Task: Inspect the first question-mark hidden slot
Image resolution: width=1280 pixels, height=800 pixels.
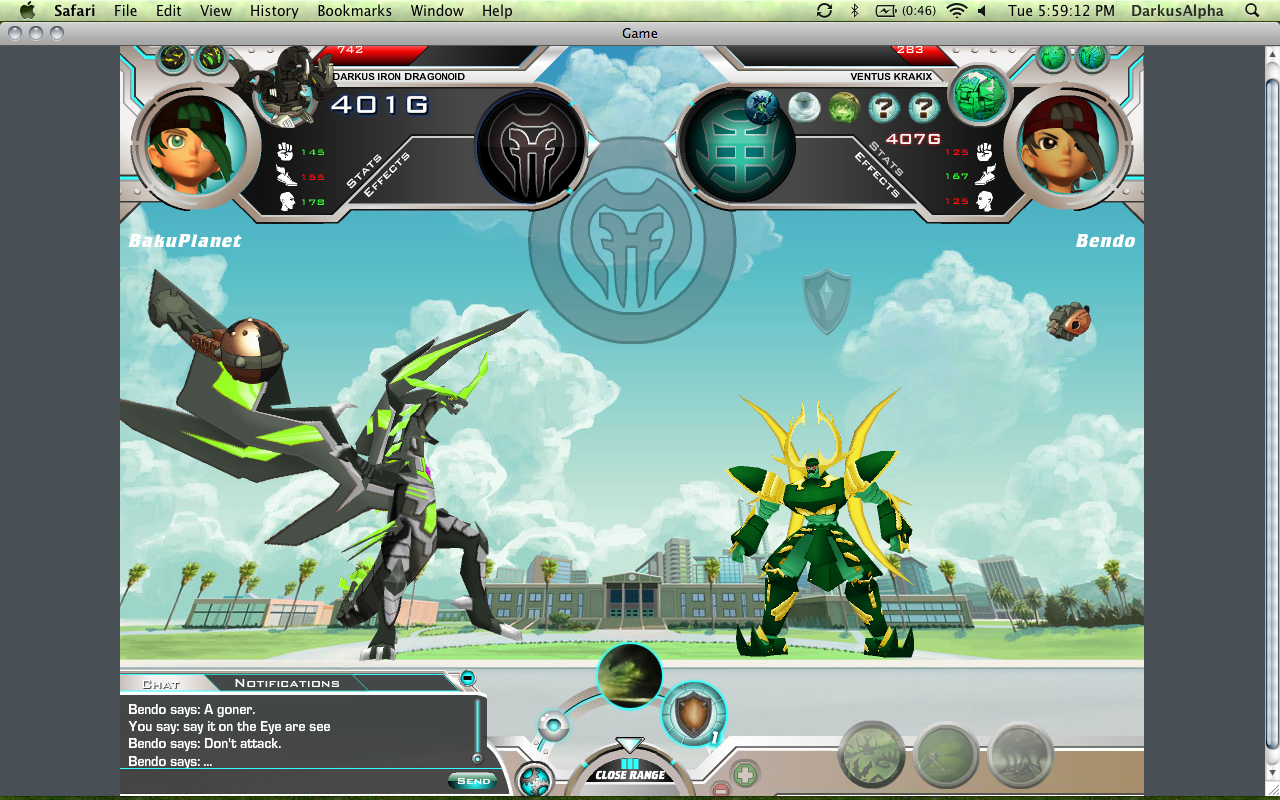Action: pos(883,107)
